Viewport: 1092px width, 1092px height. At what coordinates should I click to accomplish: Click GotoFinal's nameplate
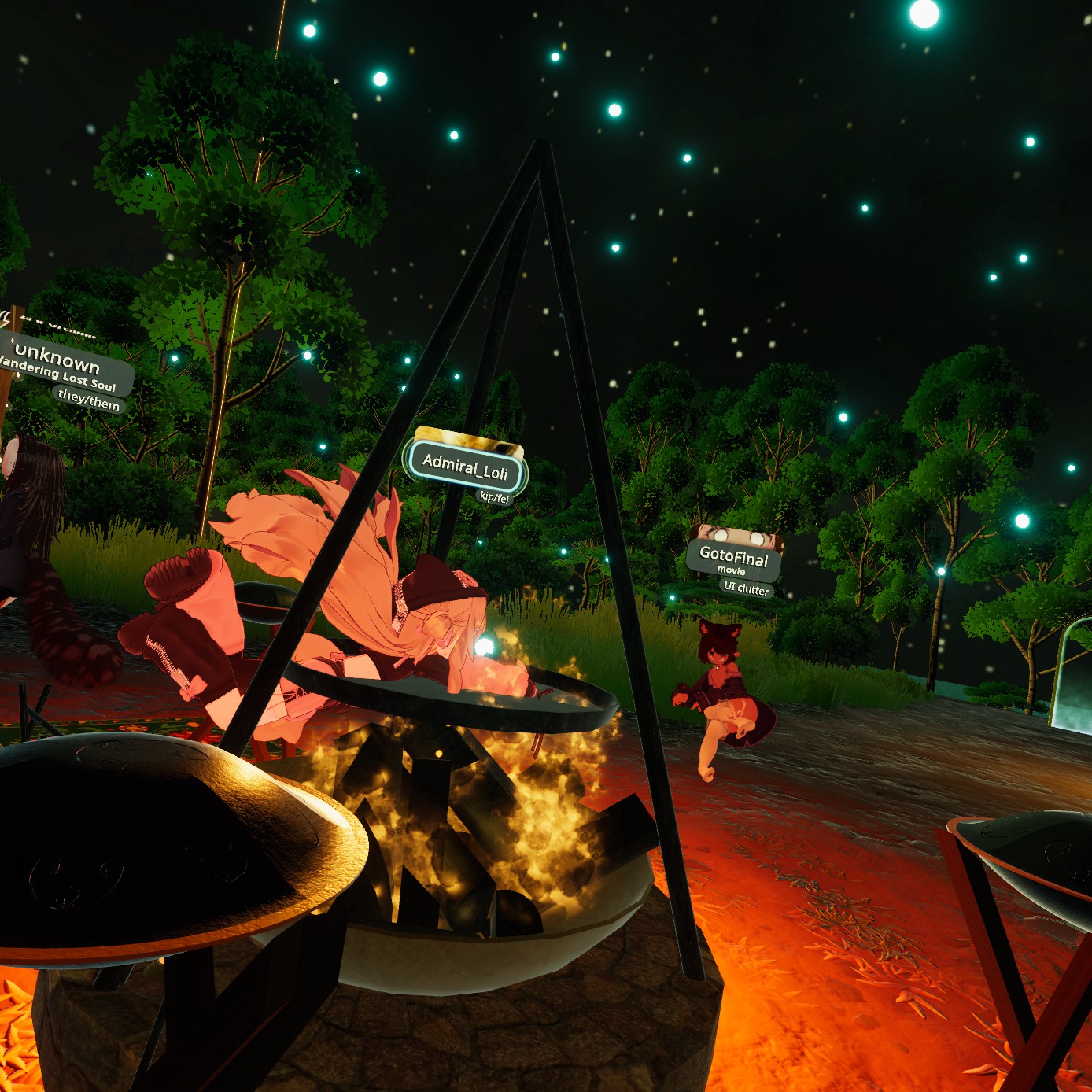pyautogui.click(x=733, y=559)
